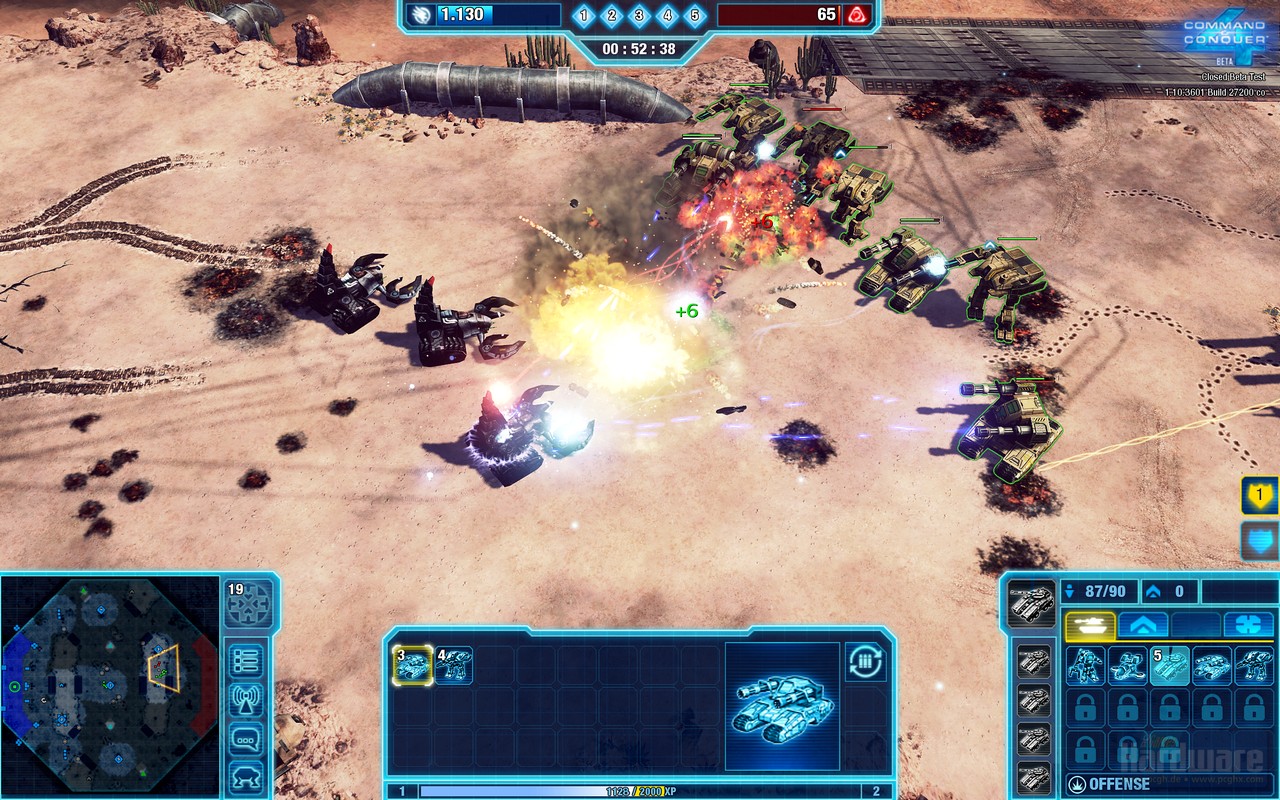The width and height of the screenshot is (1280, 800).
Task: Activate the radar beacon button
Action: [x=246, y=700]
